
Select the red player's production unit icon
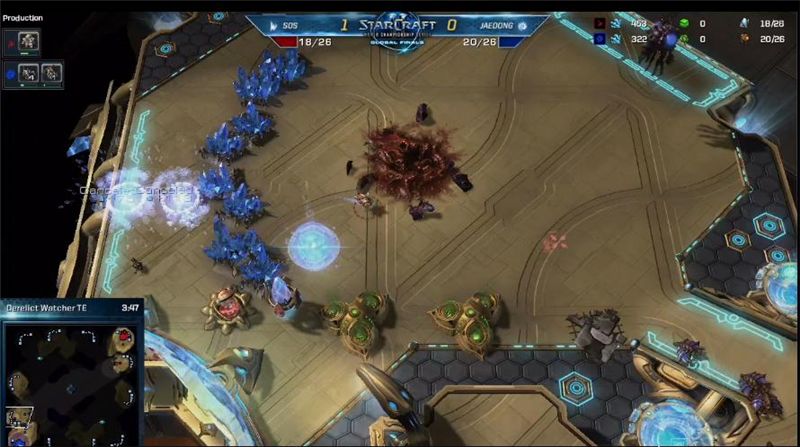pyautogui.click(x=29, y=40)
